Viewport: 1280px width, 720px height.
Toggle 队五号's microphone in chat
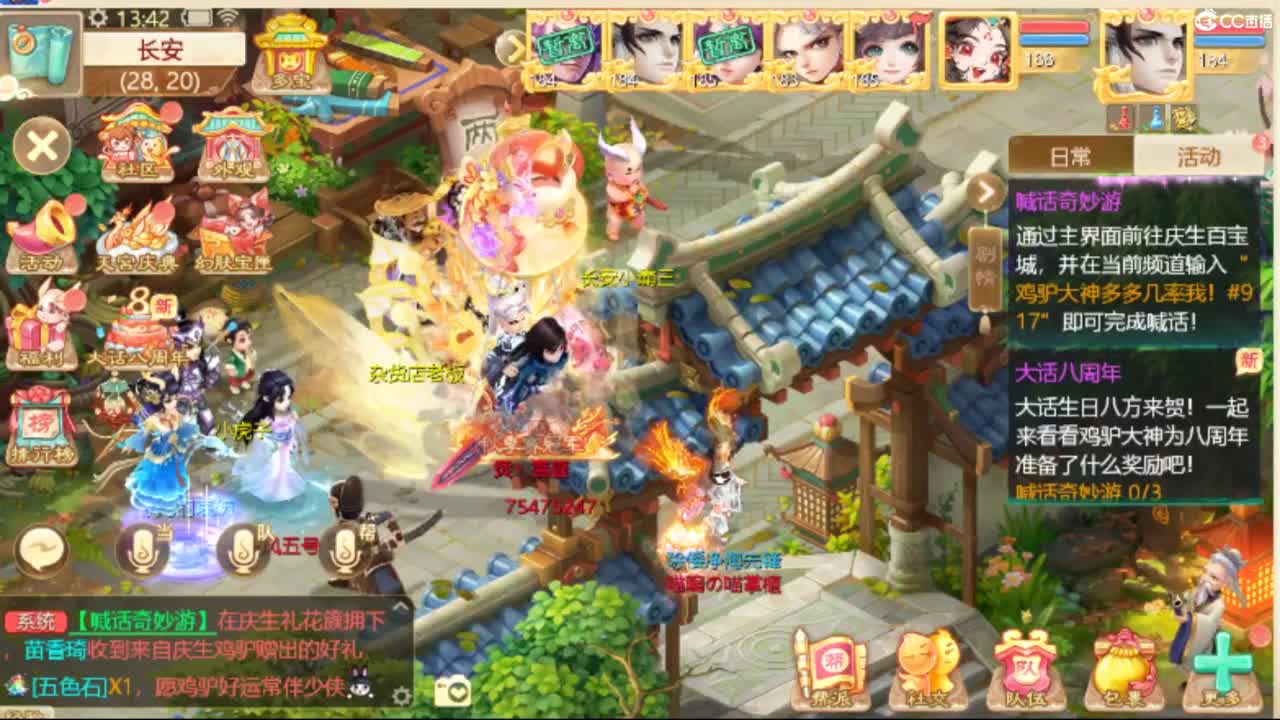[x=243, y=548]
